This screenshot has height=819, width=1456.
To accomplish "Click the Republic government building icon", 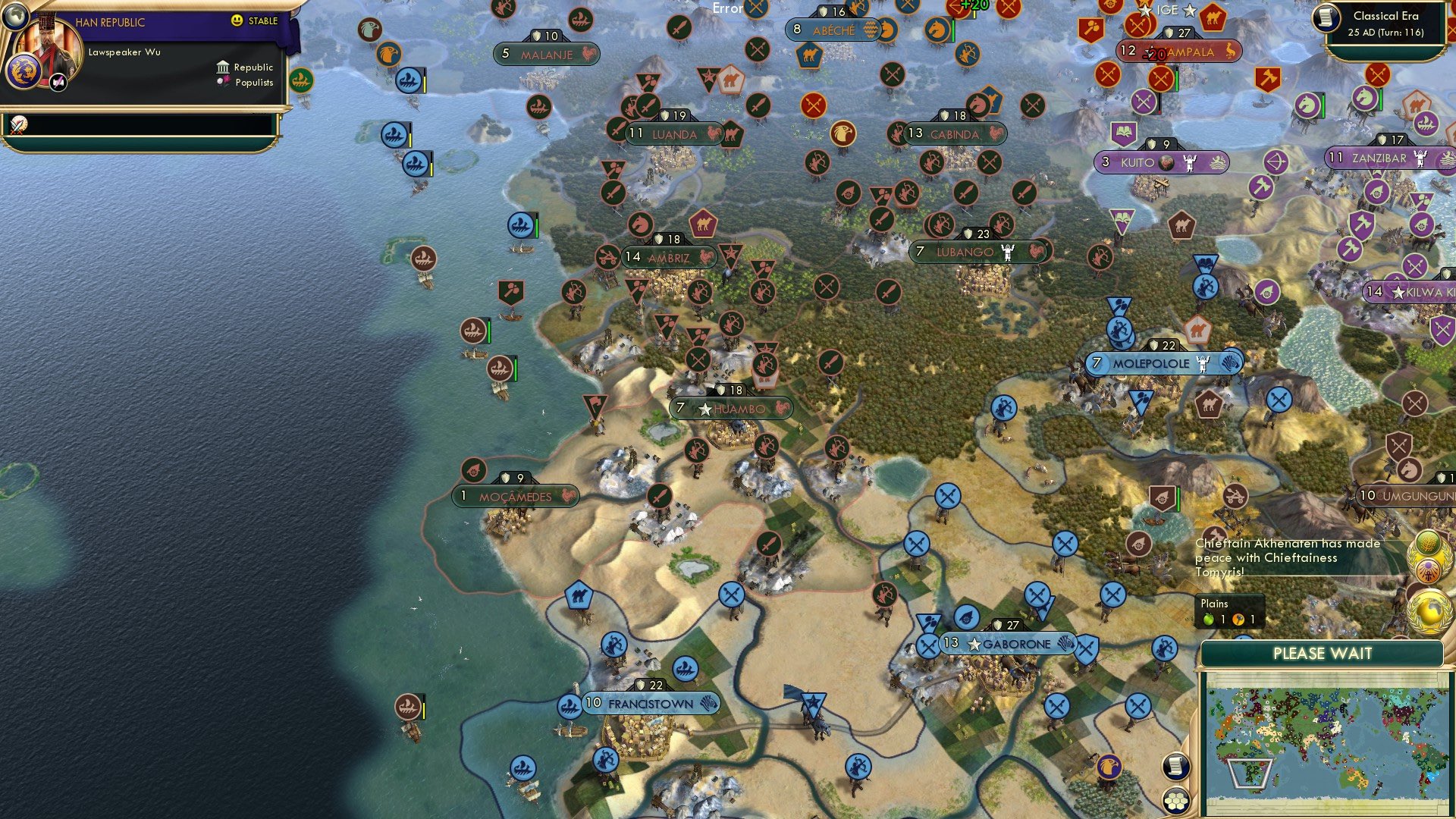I will click(223, 67).
